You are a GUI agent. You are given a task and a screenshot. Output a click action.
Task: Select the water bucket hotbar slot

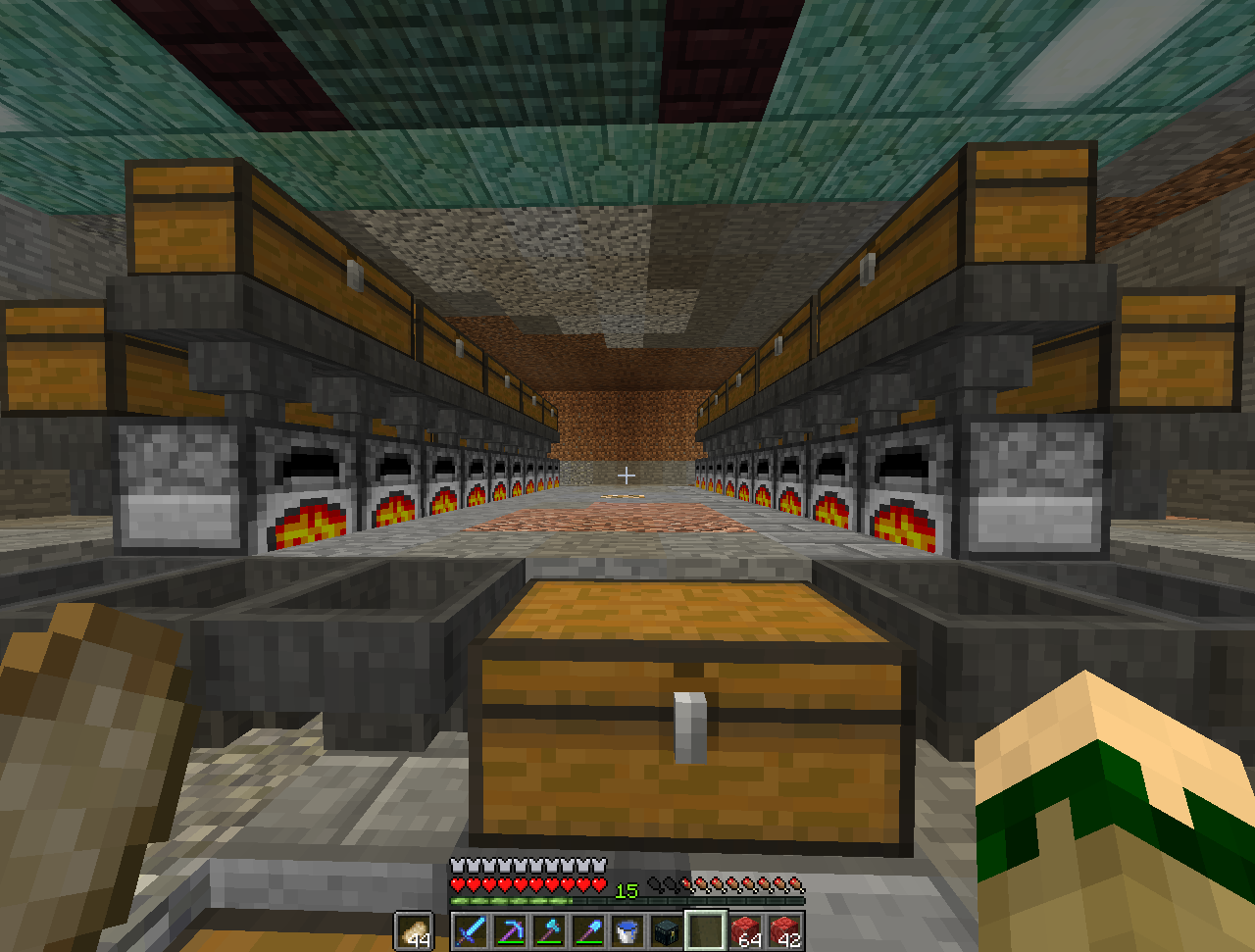pos(627,930)
